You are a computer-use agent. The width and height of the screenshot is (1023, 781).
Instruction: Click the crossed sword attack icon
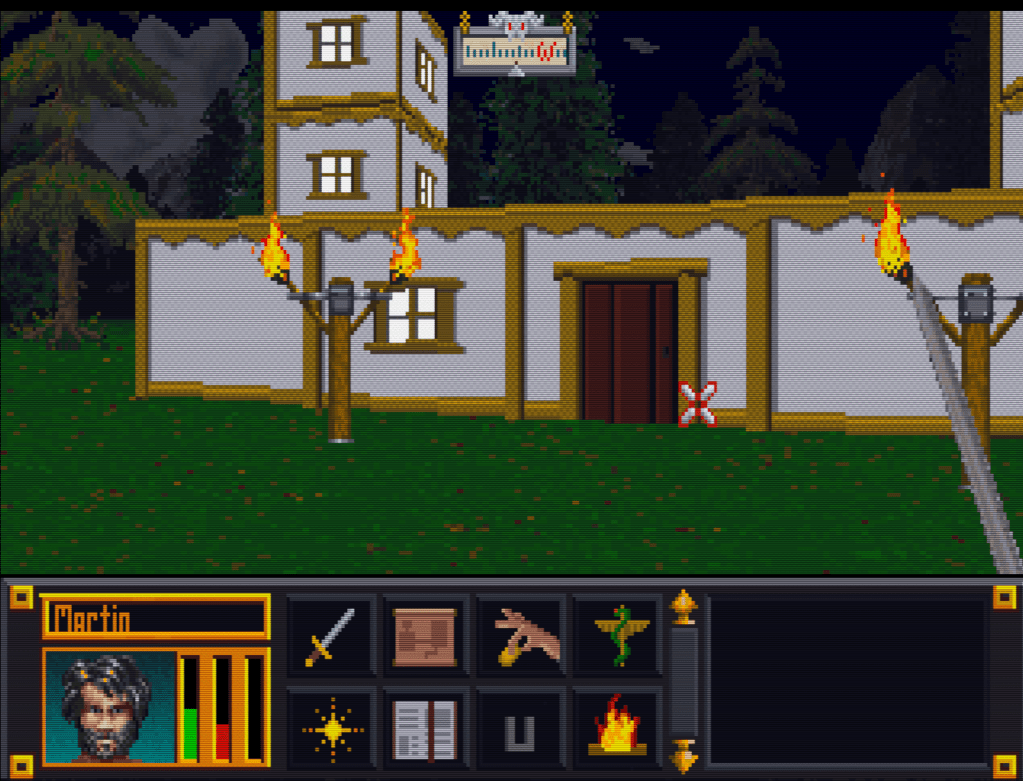[x=331, y=637]
